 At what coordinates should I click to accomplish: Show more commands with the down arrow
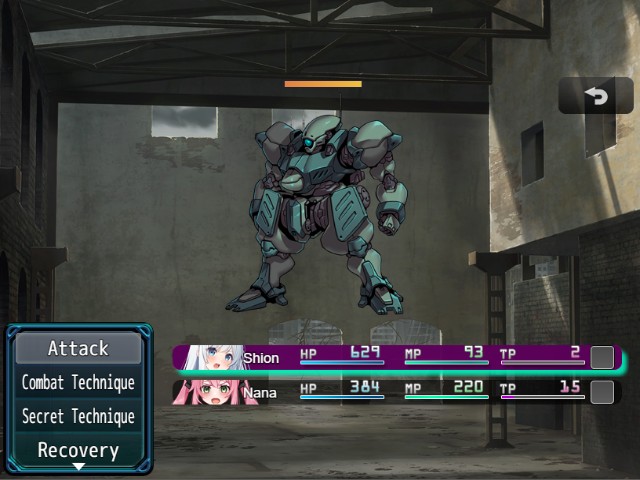click(78, 467)
